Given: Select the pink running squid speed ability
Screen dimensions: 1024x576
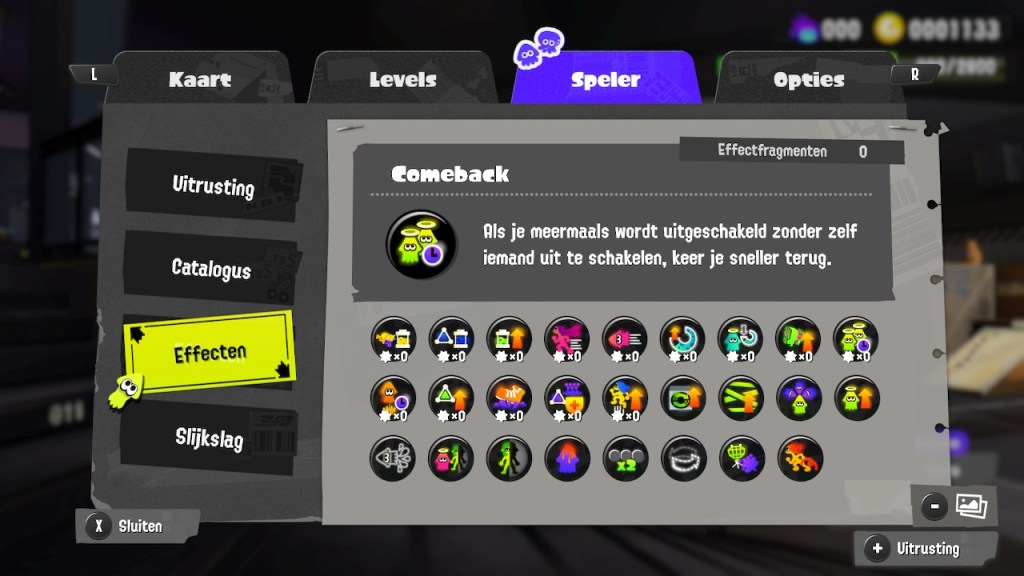Looking at the screenshot, I should pos(567,340).
